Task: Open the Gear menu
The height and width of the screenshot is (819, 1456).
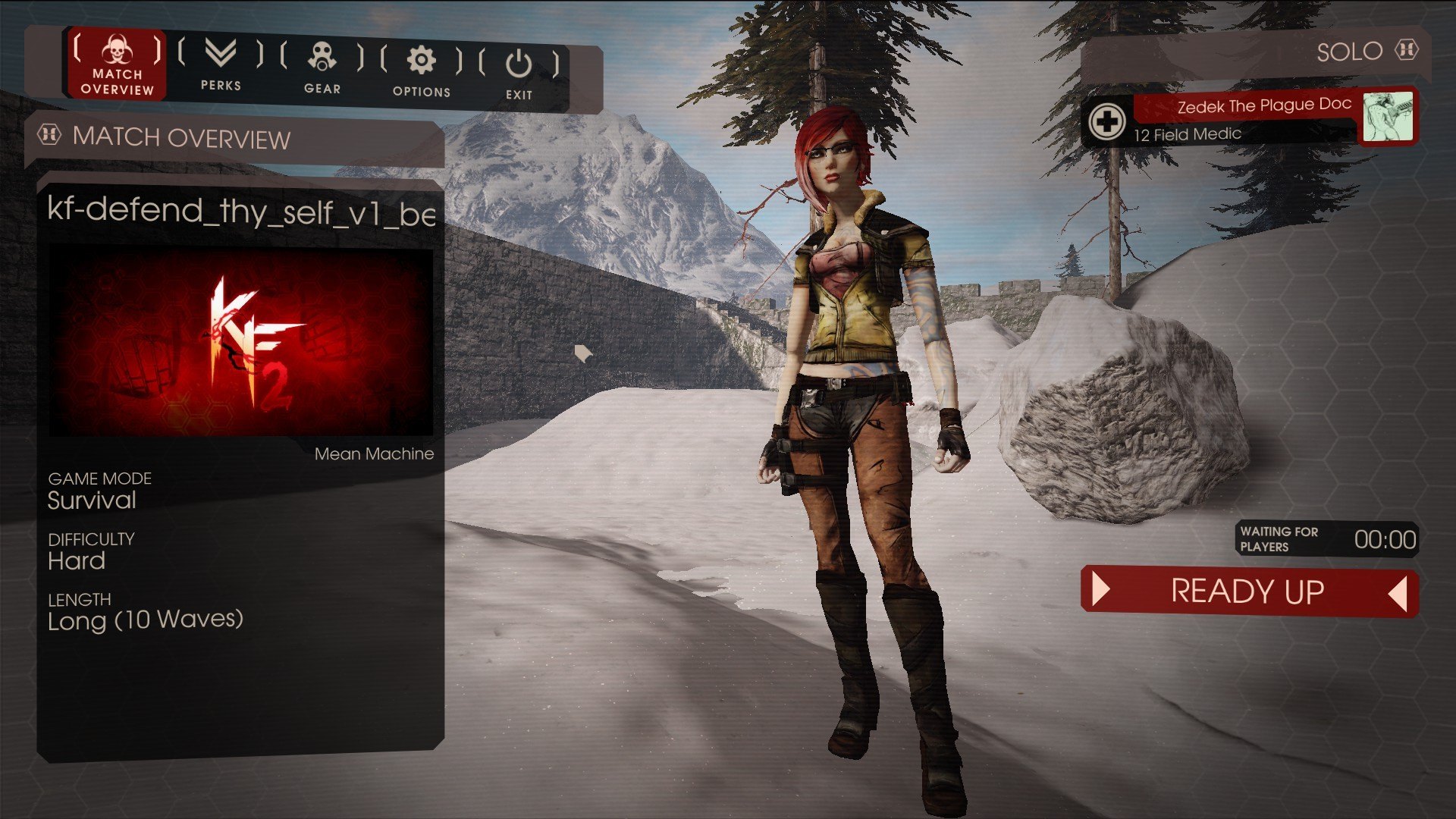Action: (x=322, y=68)
